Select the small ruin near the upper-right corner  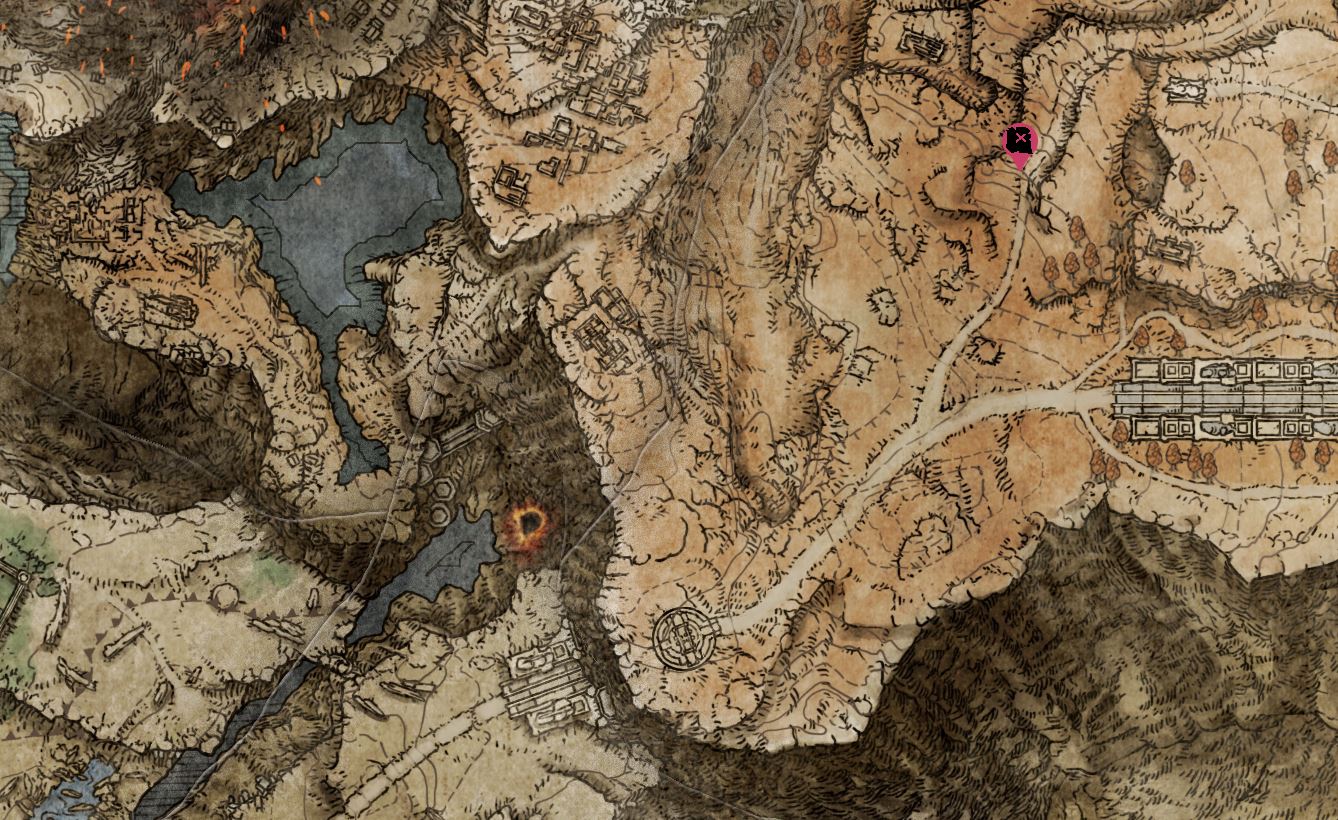[1186, 92]
